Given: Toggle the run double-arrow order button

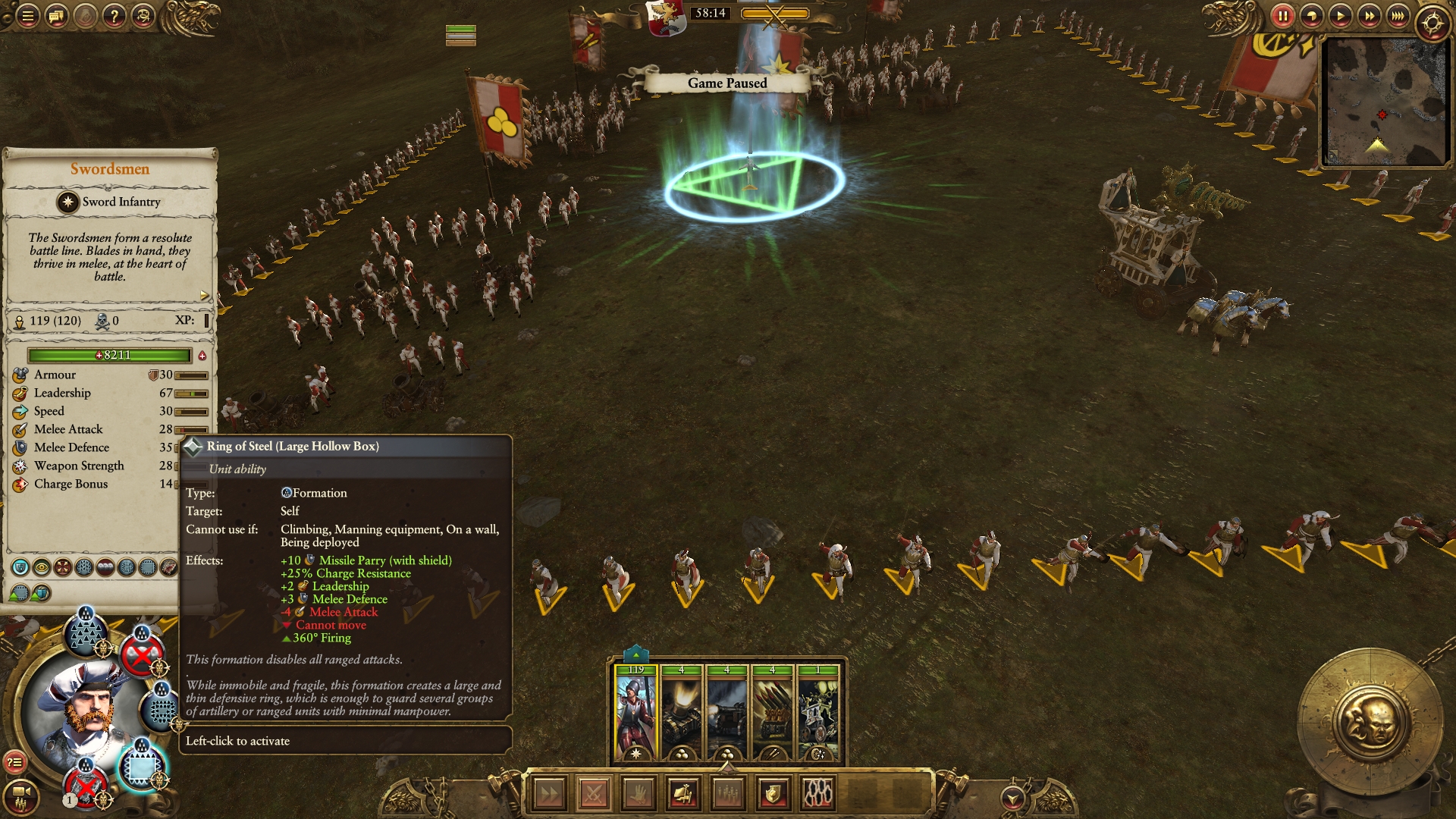Looking at the screenshot, I should pos(549,794).
